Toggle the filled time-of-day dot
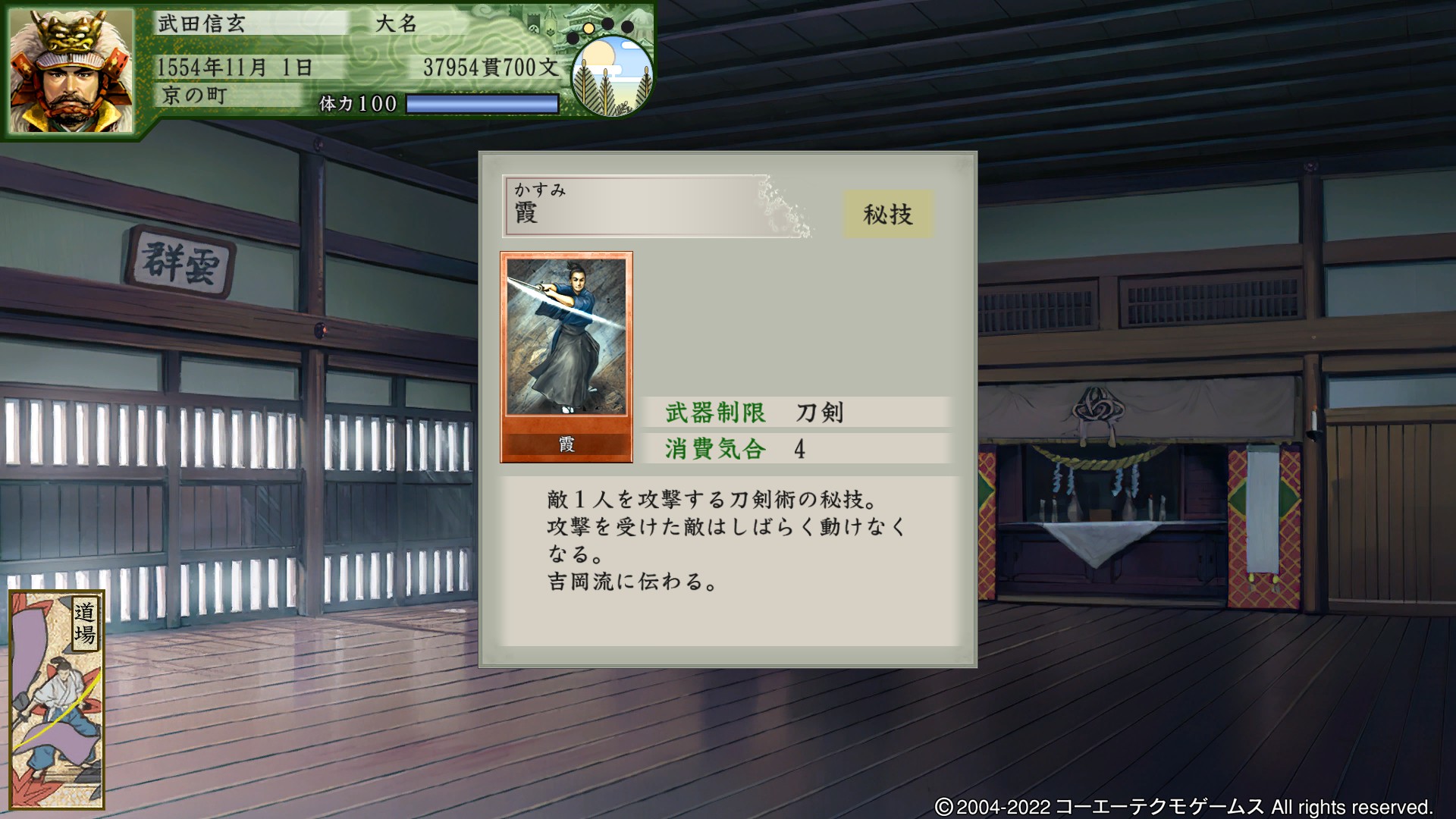Screen dimensions: 1456x819 pyautogui.click(x=588, y=28)
